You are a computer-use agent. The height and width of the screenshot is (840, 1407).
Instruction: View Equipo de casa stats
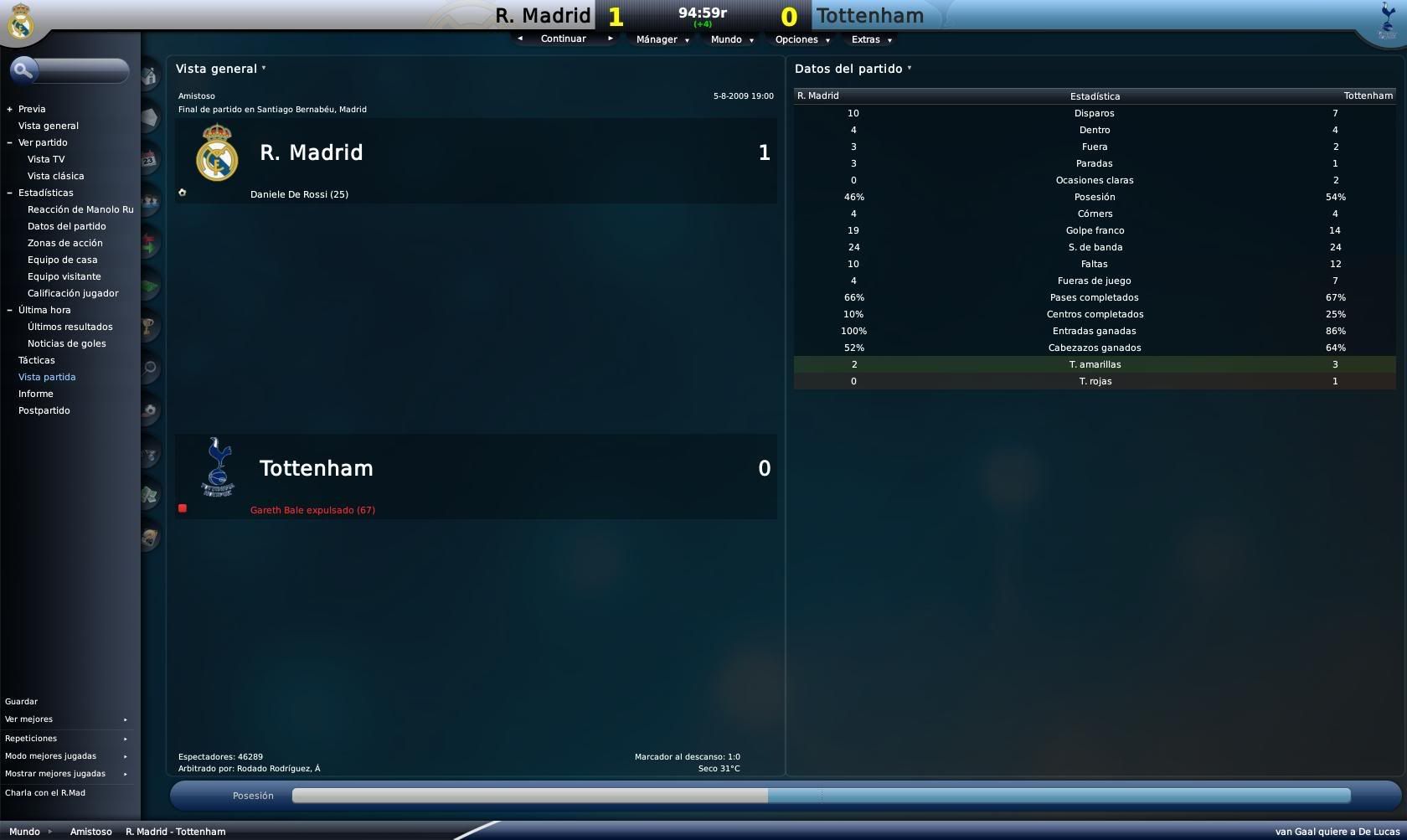[62, 260]
